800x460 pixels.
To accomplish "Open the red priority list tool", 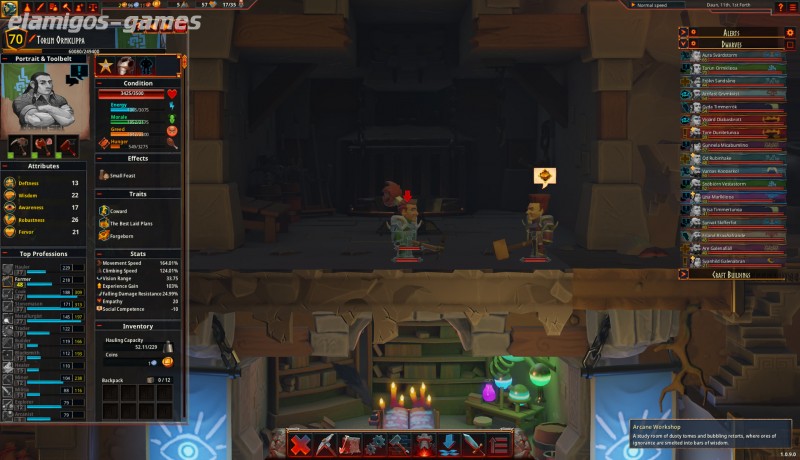I will (x=498, y=444).
